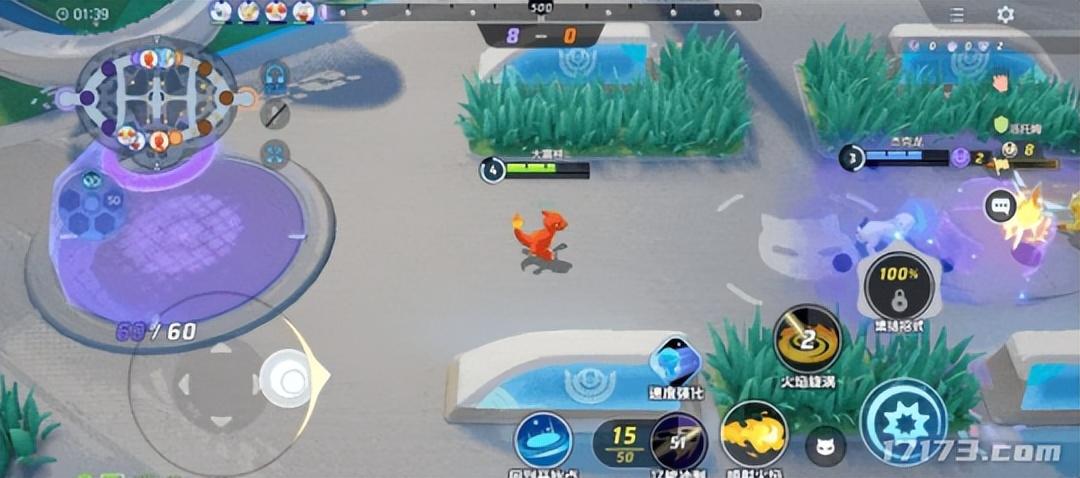
Task: Tap the four-arrow expand icon near minimap
Action: click(x=275, y=153)
